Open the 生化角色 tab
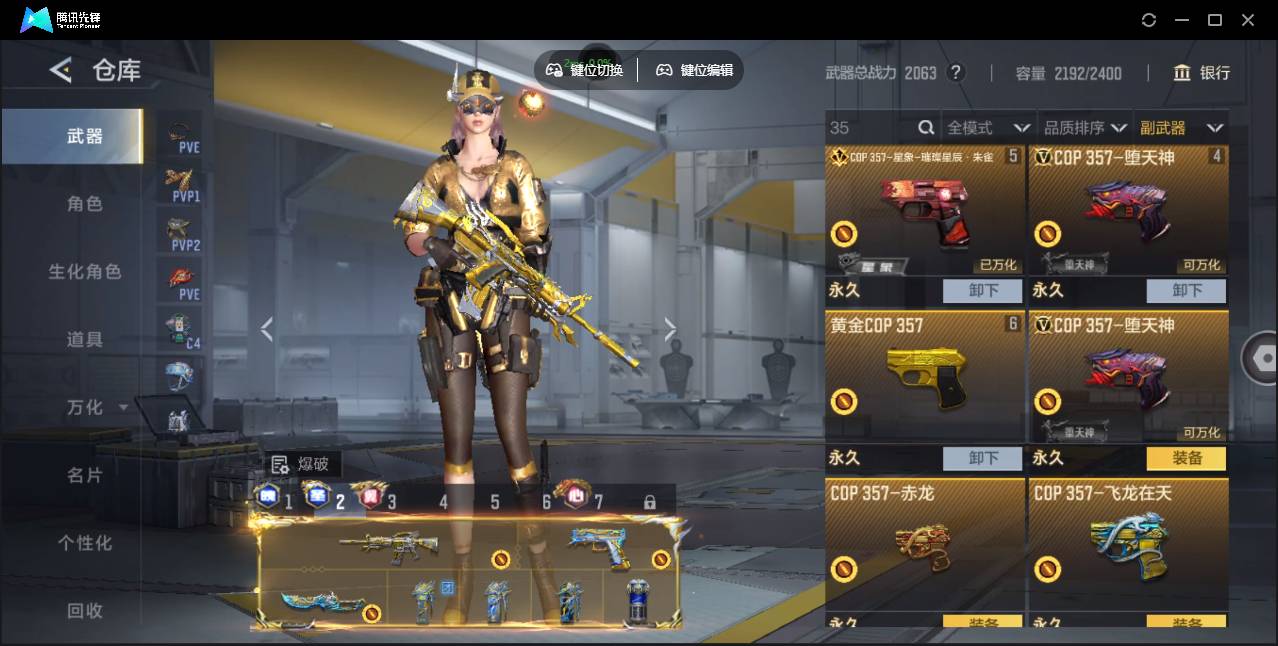The width and height of the screenshot is (1278, 646). [x=84, y=272]
